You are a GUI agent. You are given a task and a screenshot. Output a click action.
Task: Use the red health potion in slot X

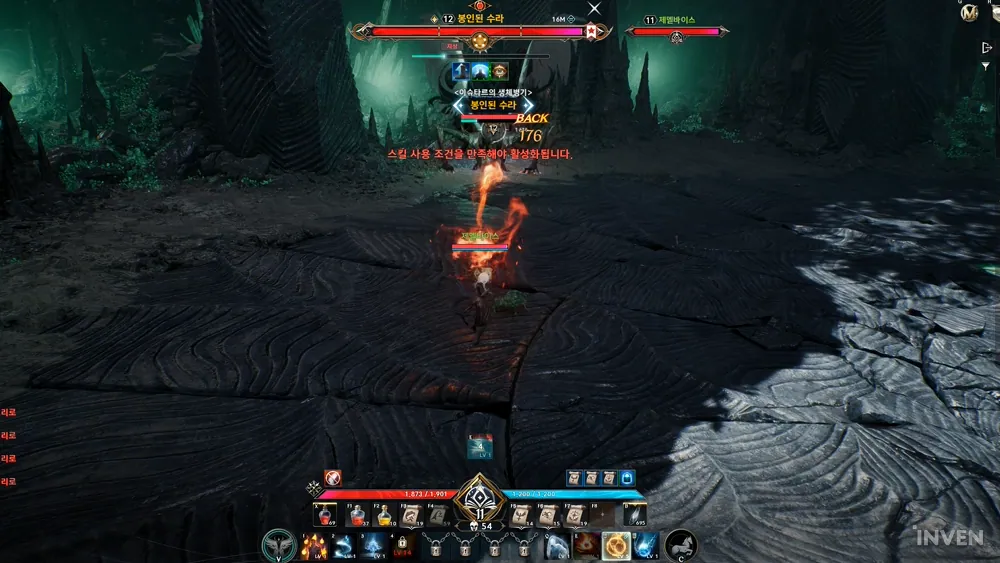tap(326, 516)
